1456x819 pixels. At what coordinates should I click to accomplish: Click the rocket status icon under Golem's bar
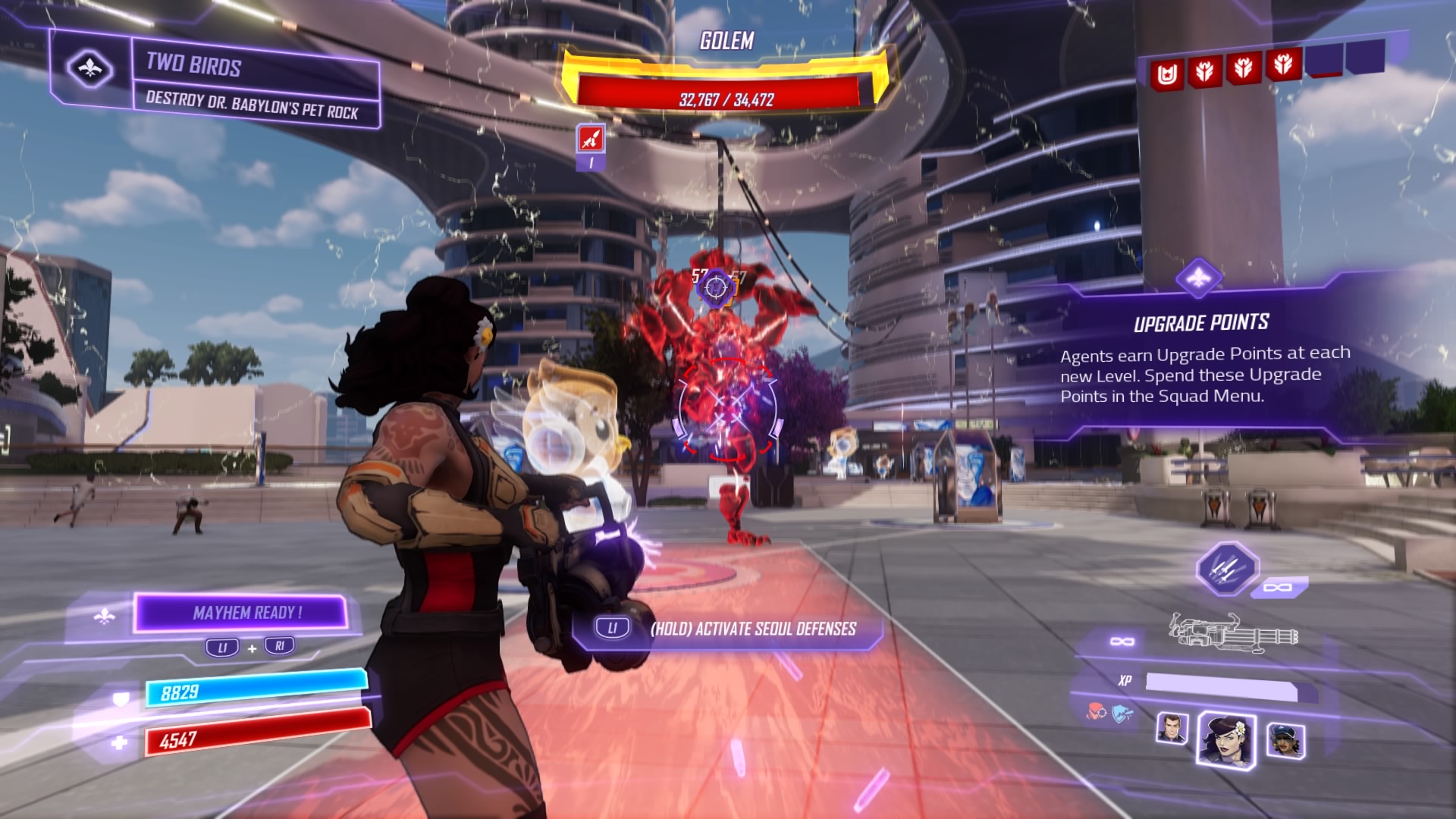point(591,139)
